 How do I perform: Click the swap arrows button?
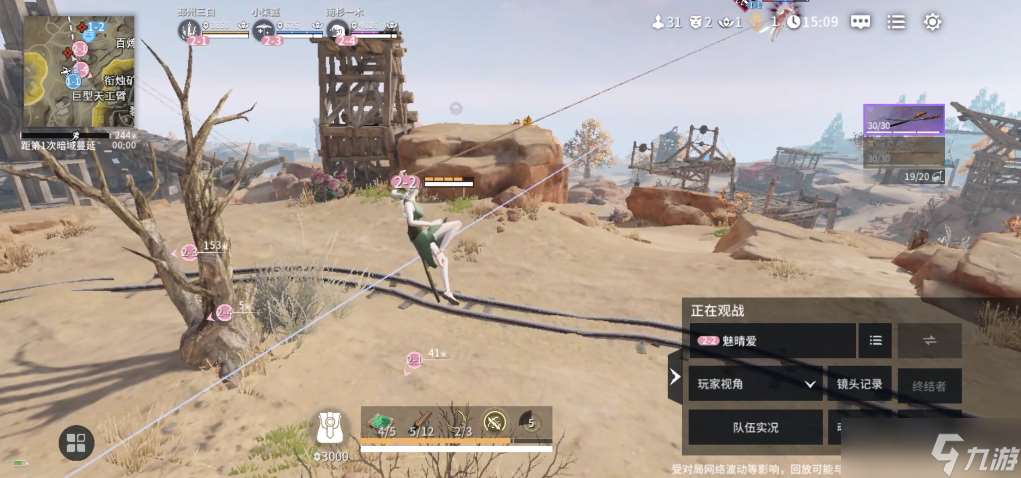tap(929, 340)
